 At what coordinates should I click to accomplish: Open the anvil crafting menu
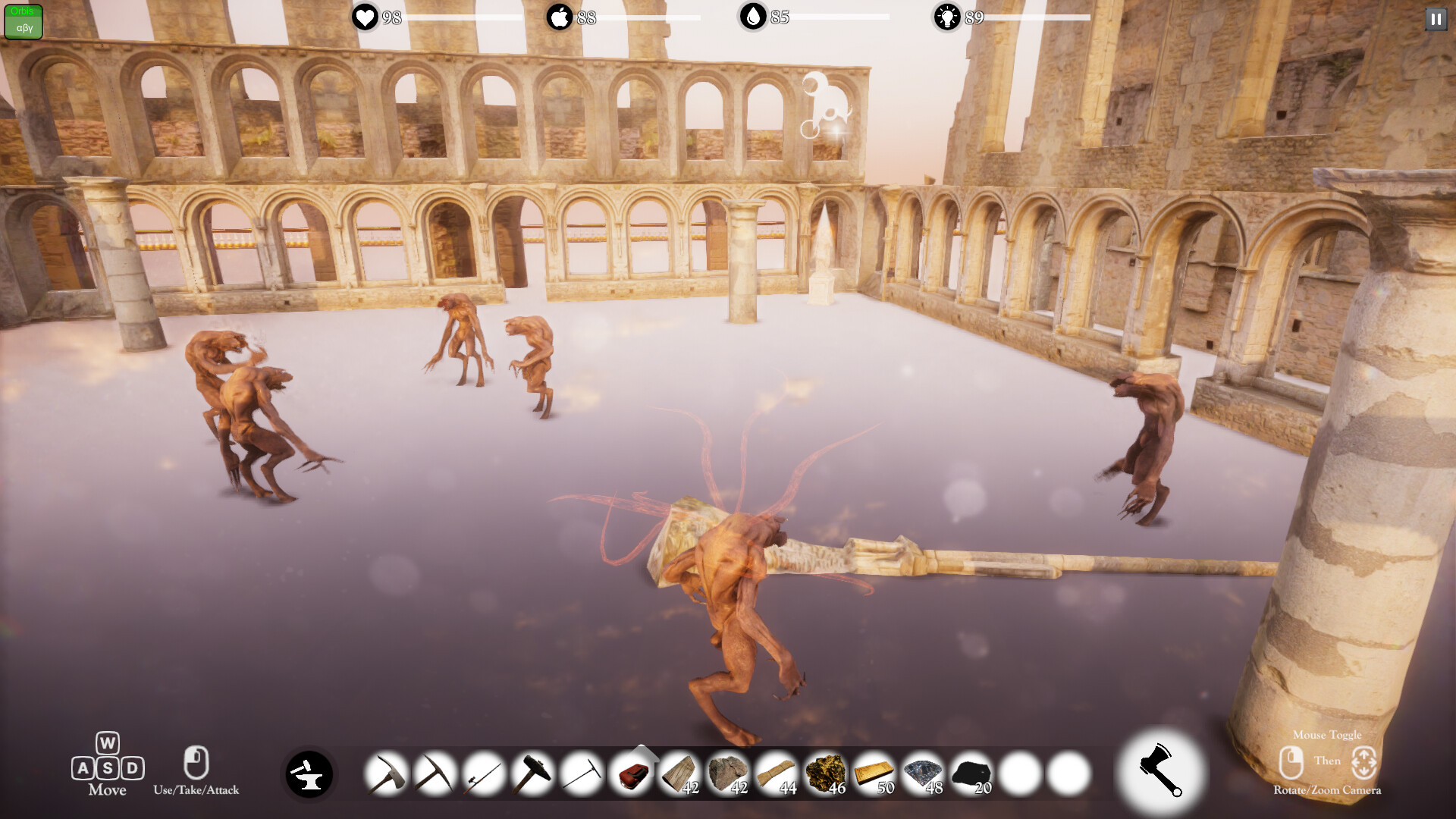point(309,774)
